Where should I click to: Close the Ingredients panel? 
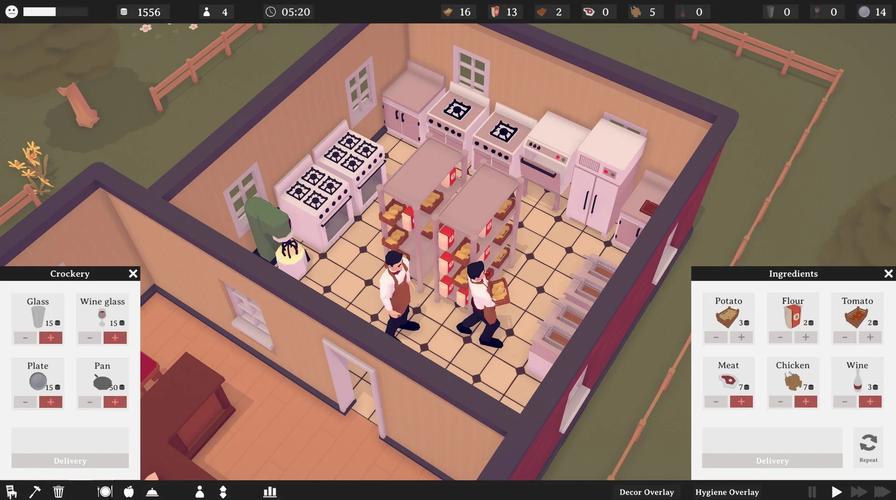pos(888,274)
